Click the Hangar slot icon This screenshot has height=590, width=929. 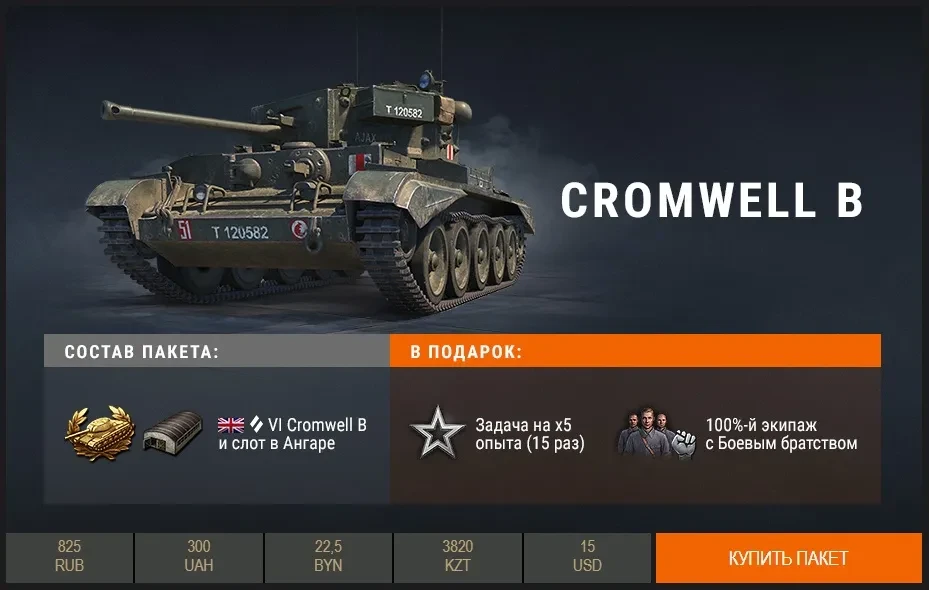click(x=173, y=434)
